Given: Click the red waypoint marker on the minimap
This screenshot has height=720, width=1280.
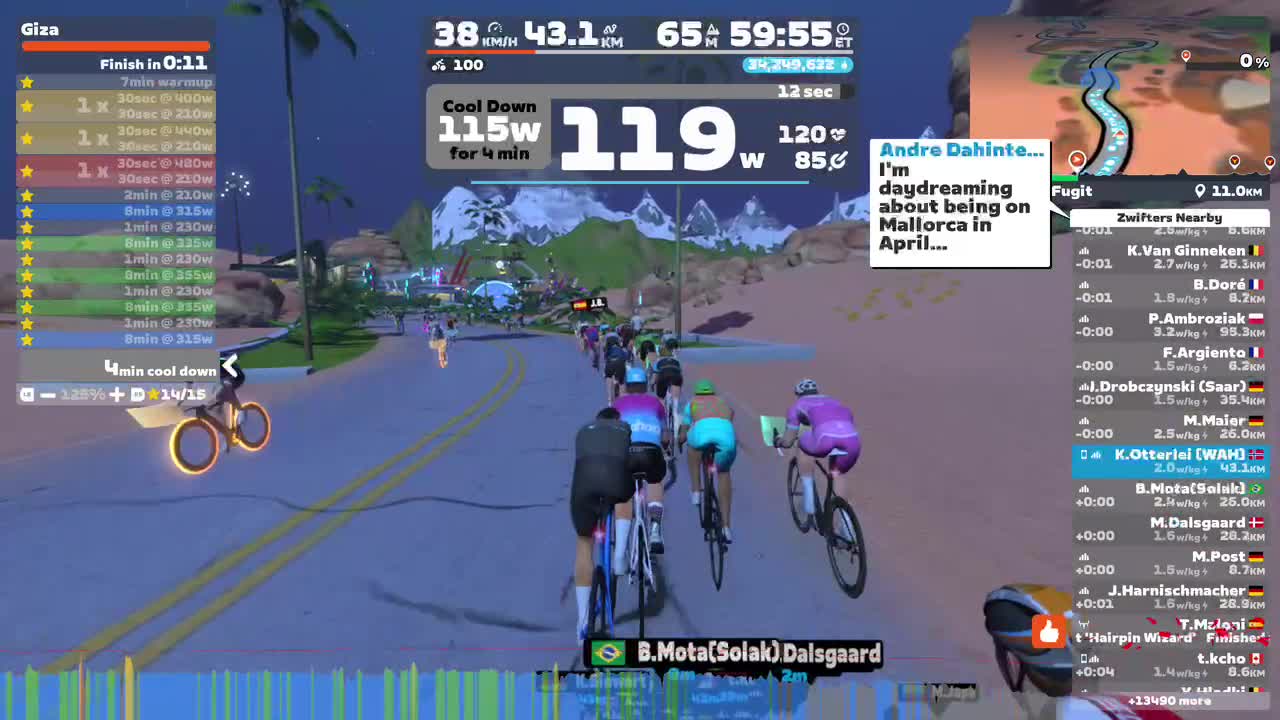Looking at the screenshot, I should (x=1186, y=57).
